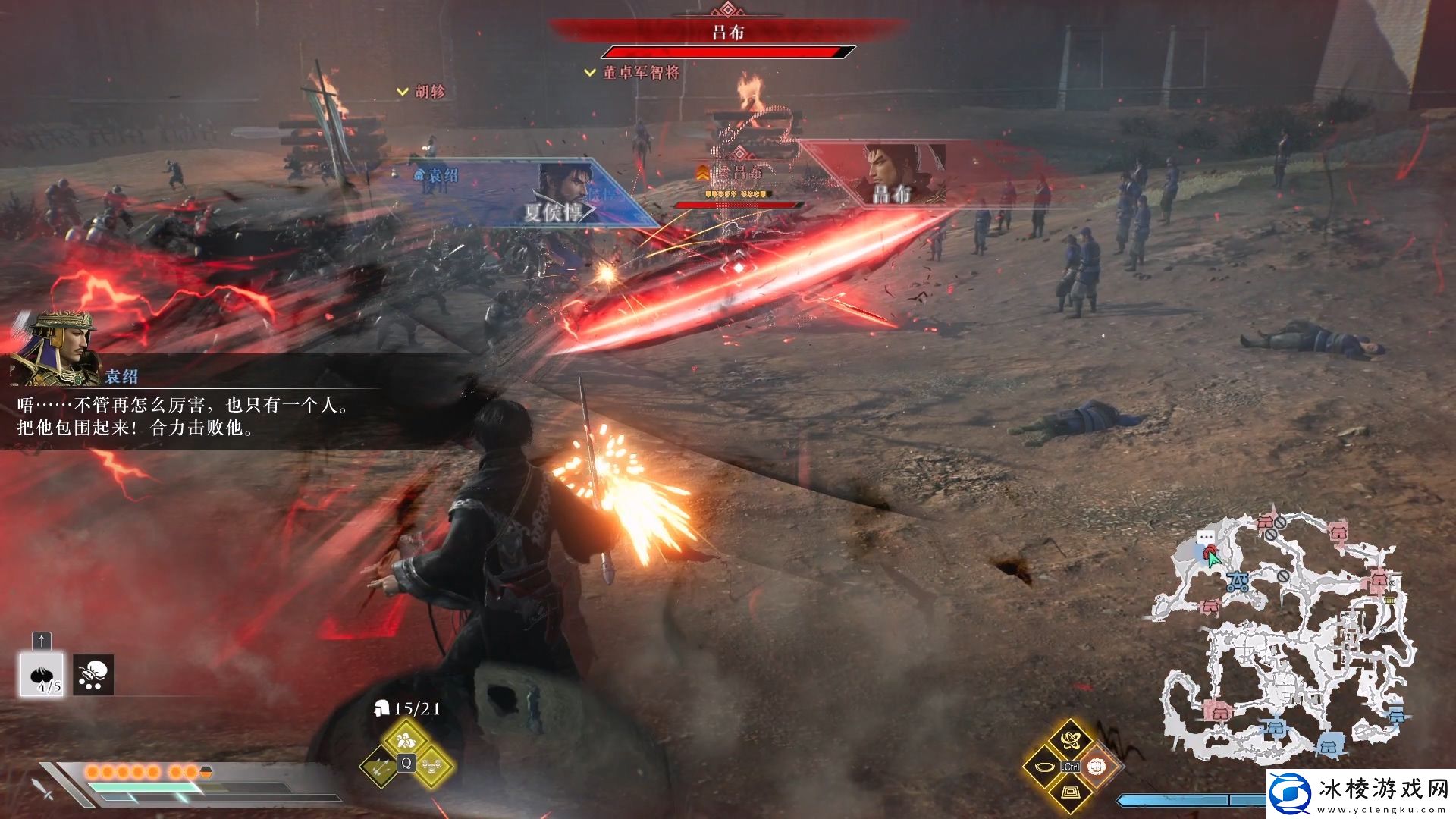Select the pouch item slot beside meat bun
The width and height of the screenshot is (1456, 819).
pyautogui.click(x=93, y=675)
